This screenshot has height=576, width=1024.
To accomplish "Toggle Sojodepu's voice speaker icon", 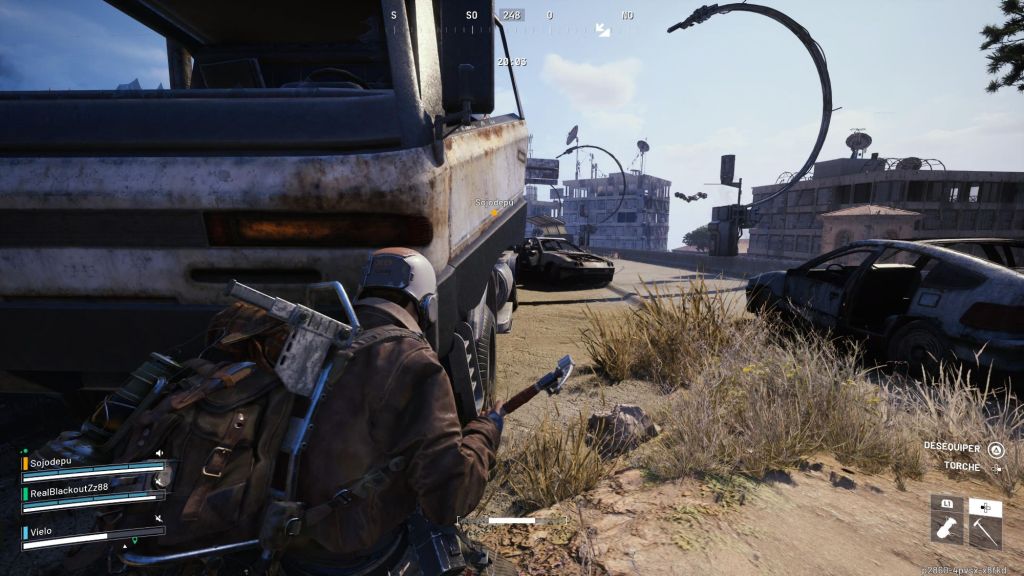I will (159, 453).
